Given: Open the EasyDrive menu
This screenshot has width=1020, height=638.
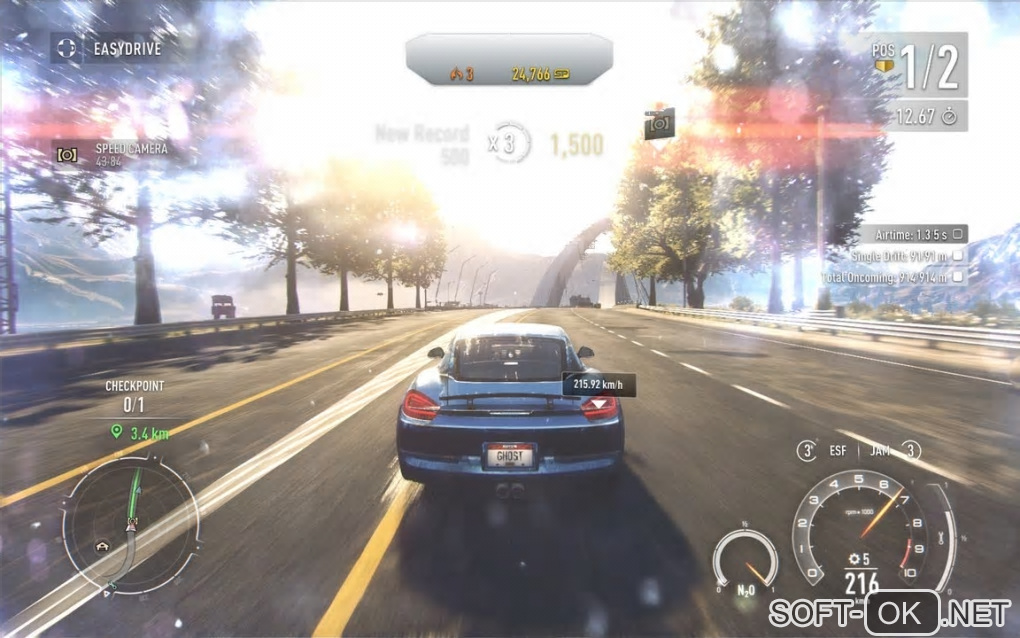Looking at the screenshot, I should point(108,47).
